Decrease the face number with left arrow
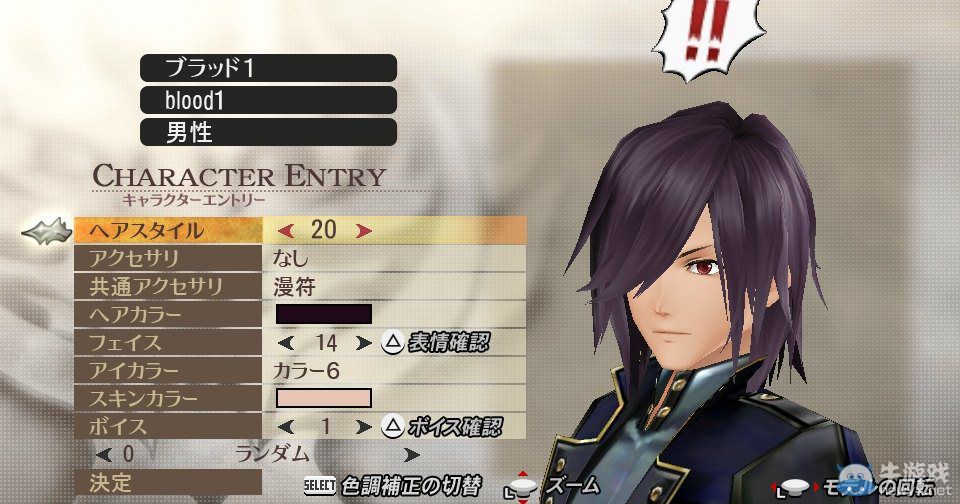 point(285,342)
